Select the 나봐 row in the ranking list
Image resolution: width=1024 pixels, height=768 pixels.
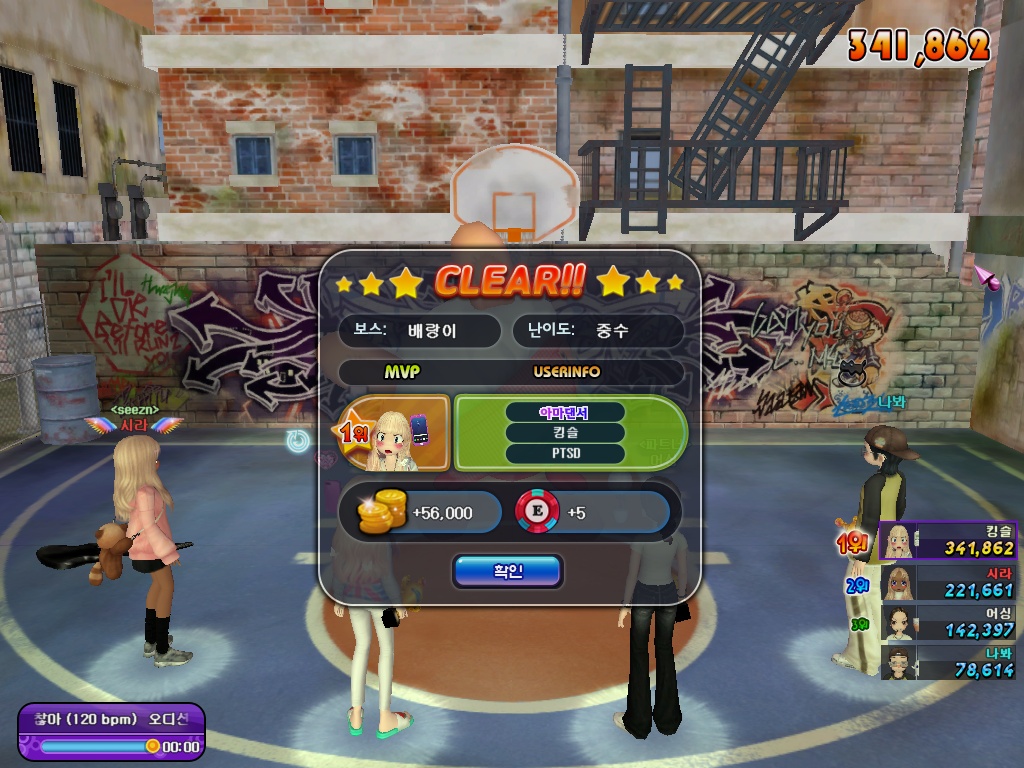[x=947, y=661]
